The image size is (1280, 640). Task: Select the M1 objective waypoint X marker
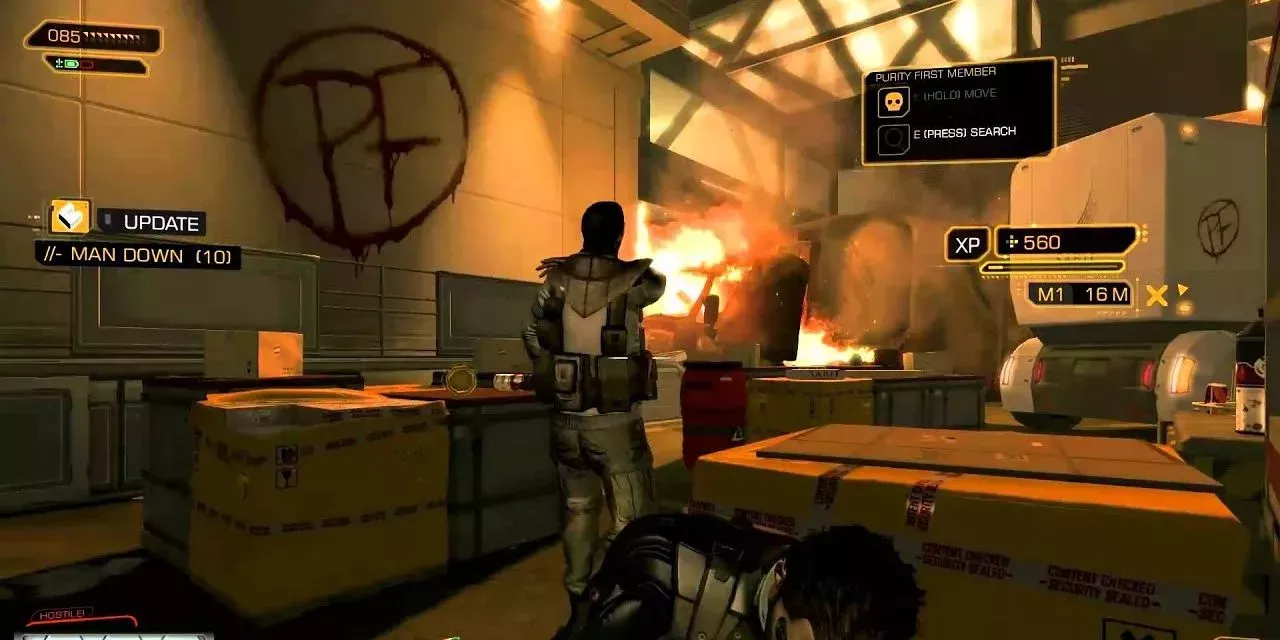1157,295
